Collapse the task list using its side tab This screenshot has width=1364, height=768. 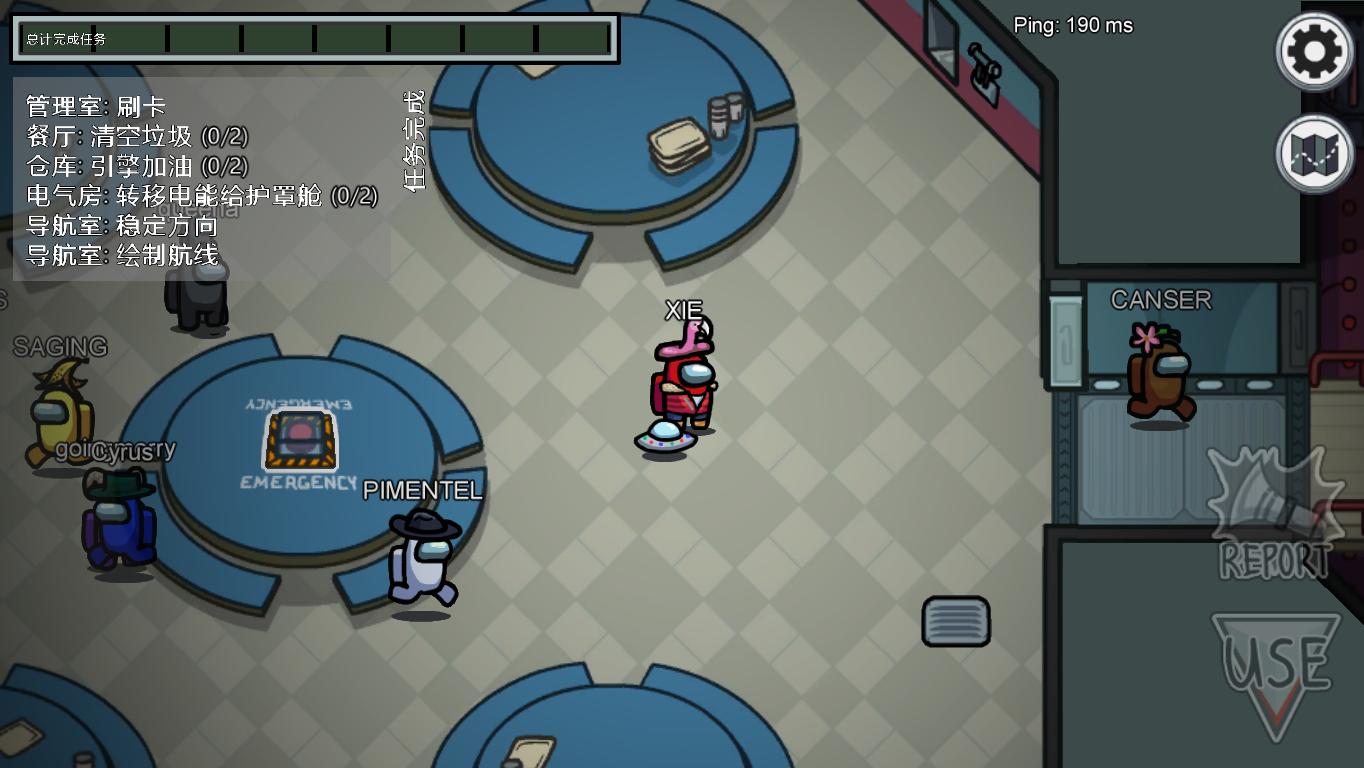point(413,140)
